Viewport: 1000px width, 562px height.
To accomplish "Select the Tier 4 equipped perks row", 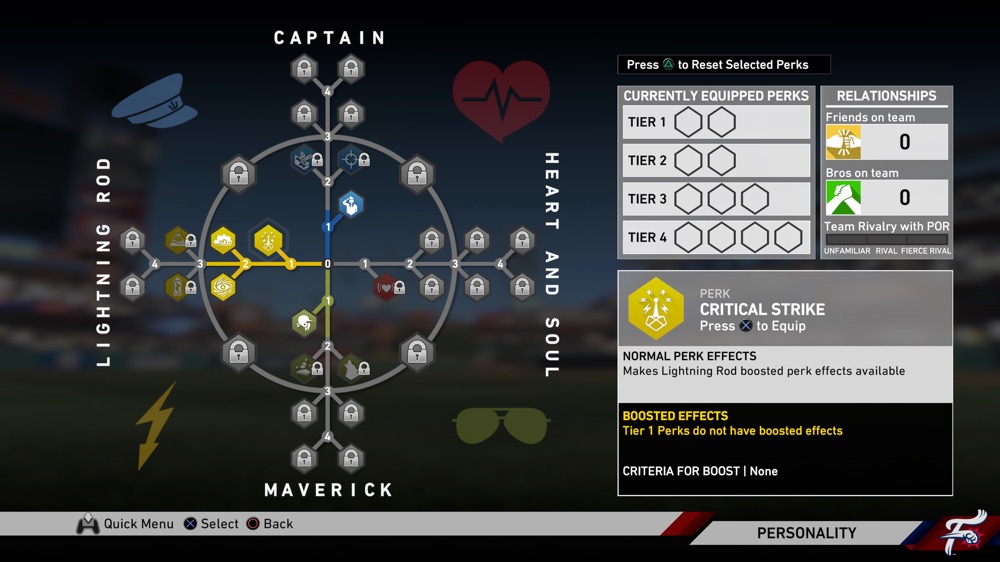I will pyautogui.click(x=716, y=237).
